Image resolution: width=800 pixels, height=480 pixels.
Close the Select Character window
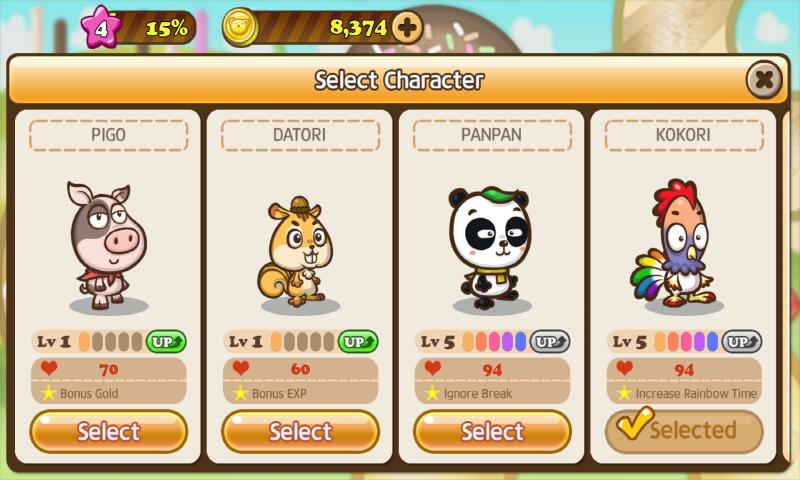point(763,79)
